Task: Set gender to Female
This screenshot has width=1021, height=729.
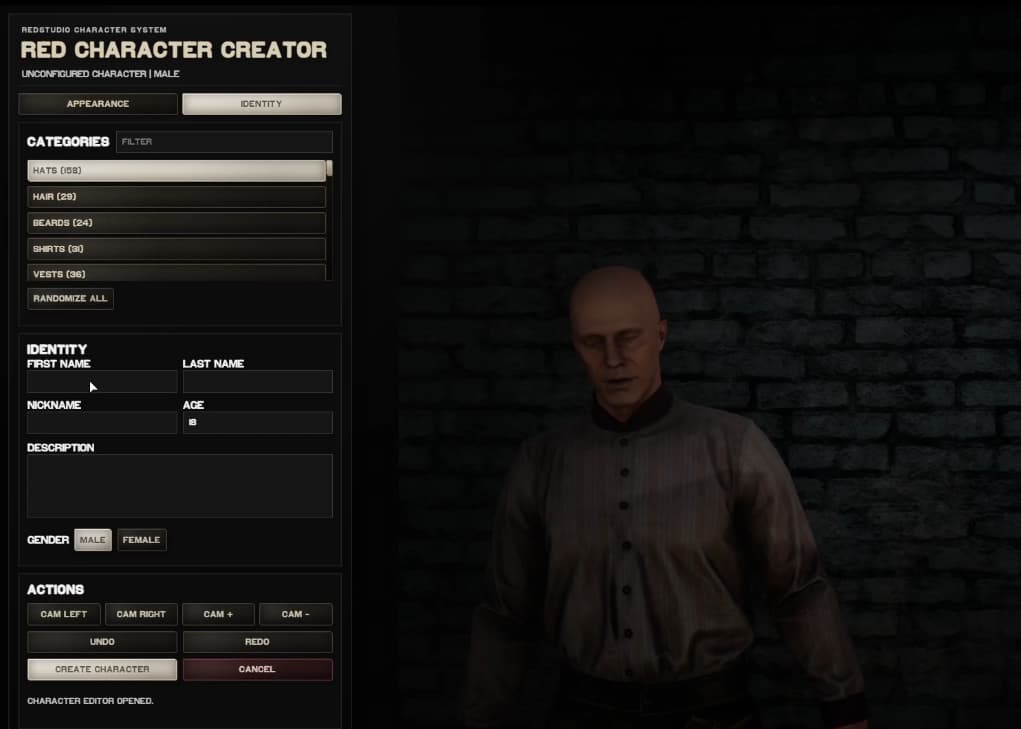Action: click(x=141, y=540)
